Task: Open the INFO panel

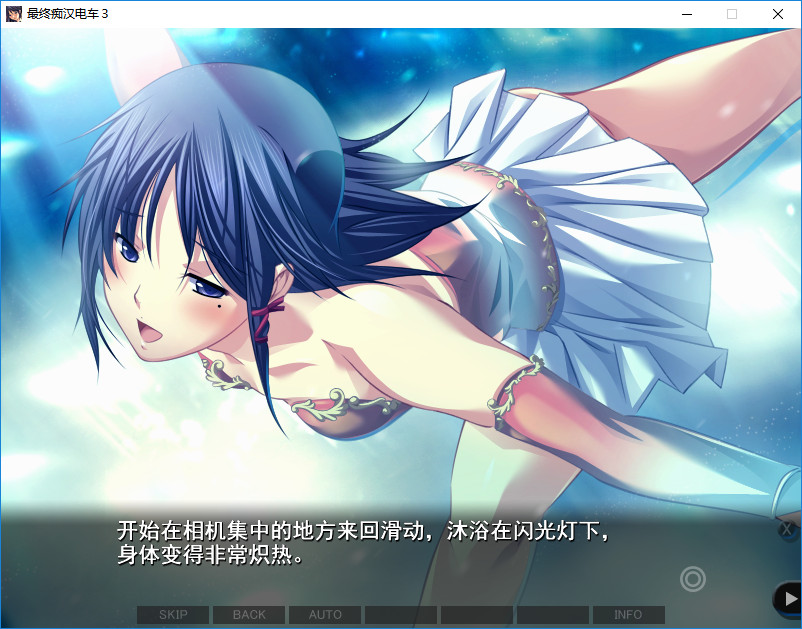Action: [628, 615]
